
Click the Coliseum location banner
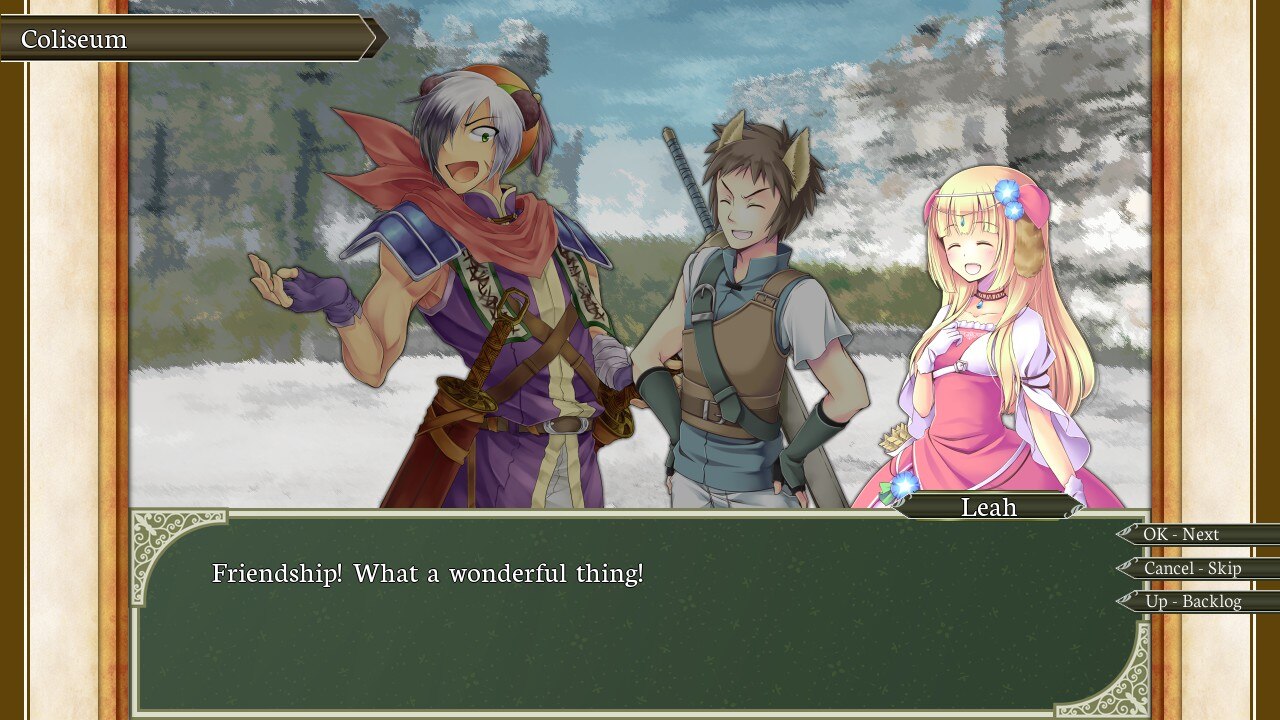tap(150, 39)
